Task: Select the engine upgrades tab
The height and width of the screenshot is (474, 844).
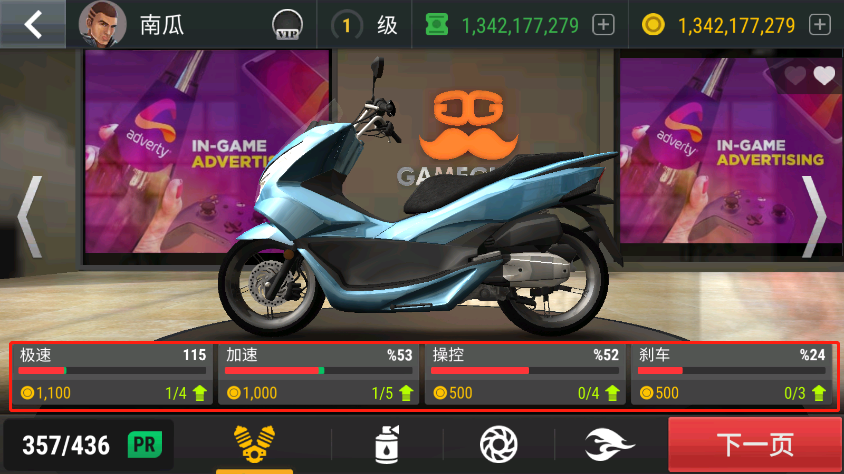Action: 254,443
